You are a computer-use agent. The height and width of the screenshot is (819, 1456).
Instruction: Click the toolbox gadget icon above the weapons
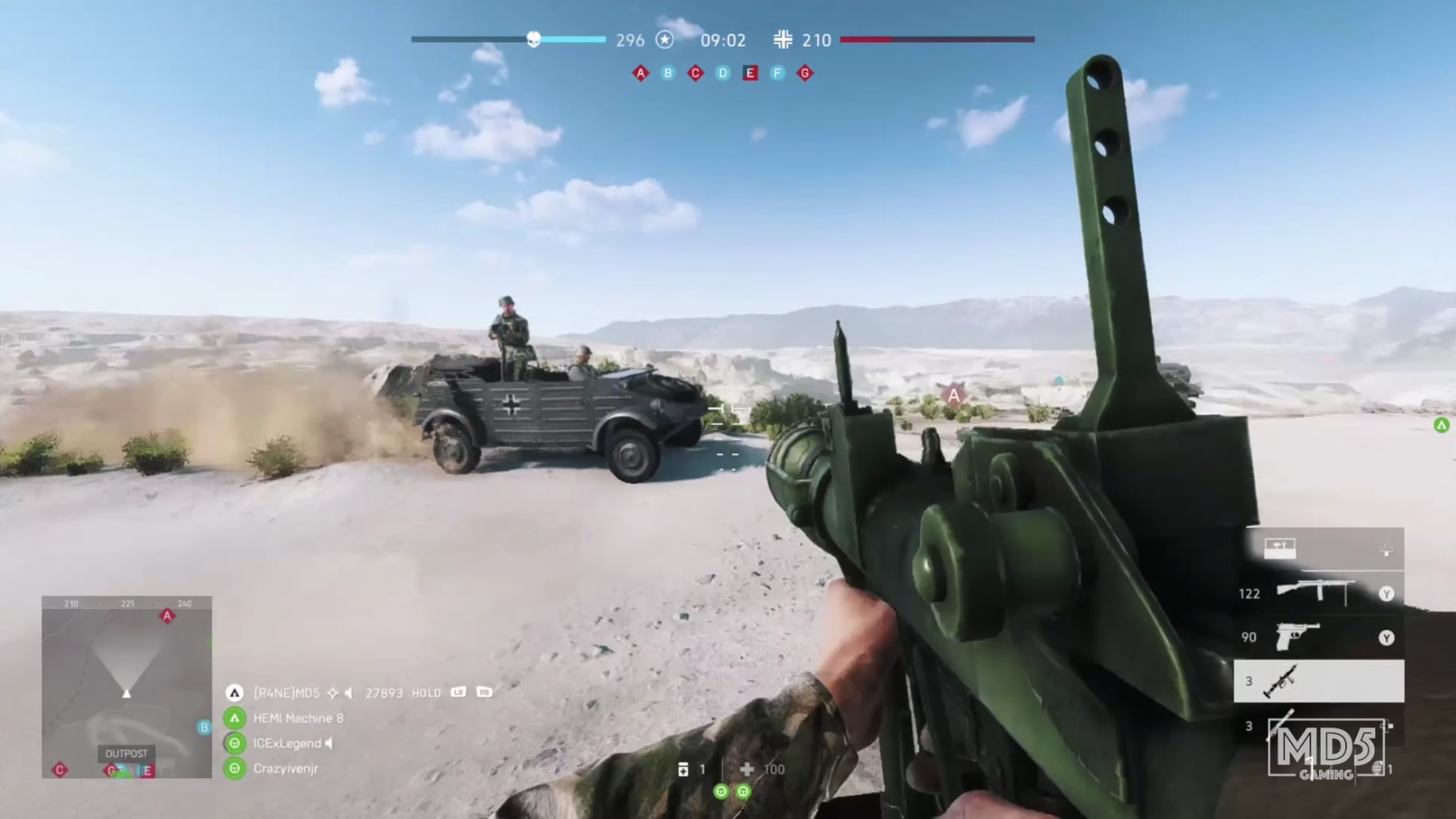(x=1280, y=550)
